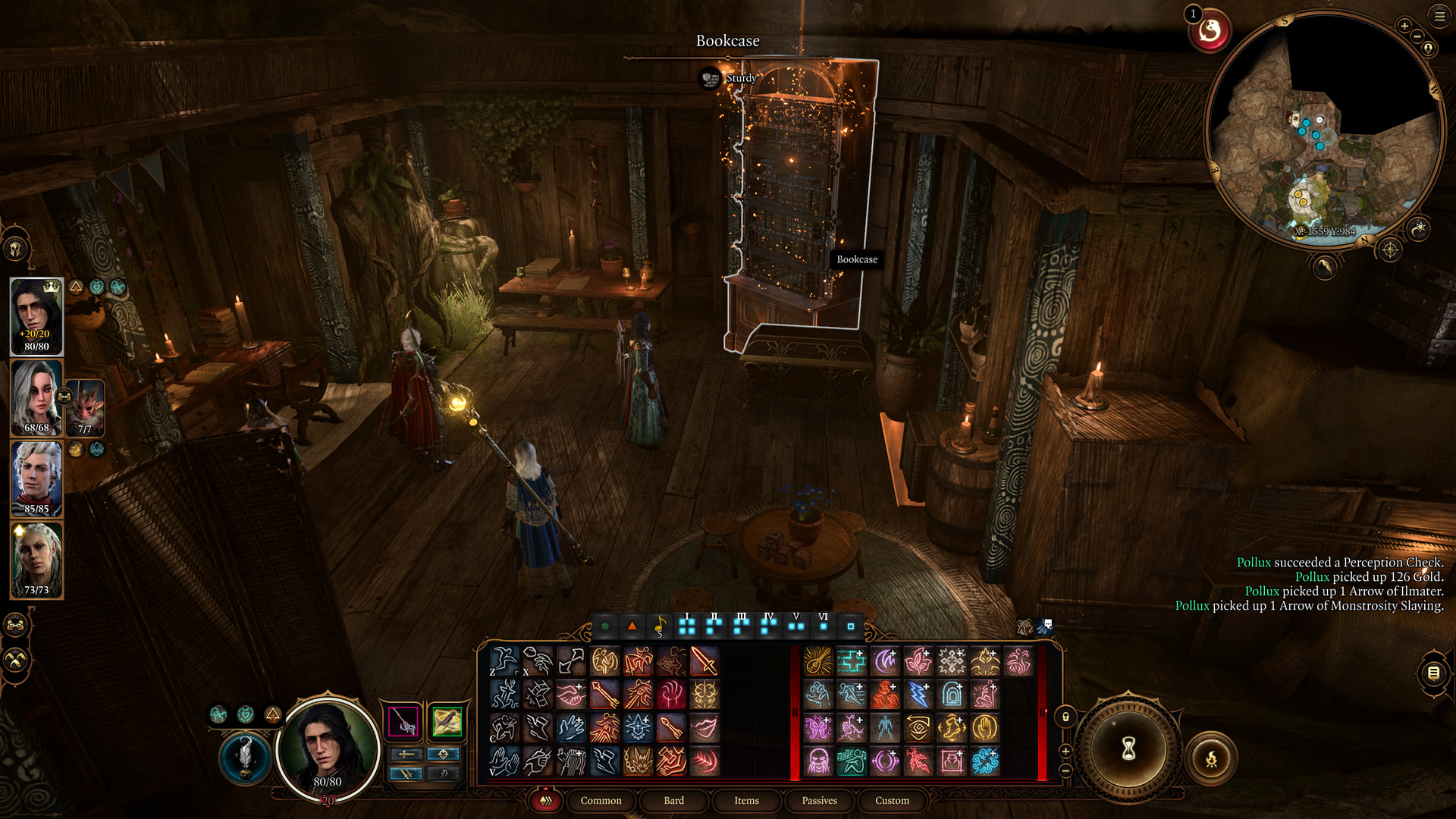Cast the pink butterfly spell
This screenshot has height=819, width=1456.
(818, 728)
